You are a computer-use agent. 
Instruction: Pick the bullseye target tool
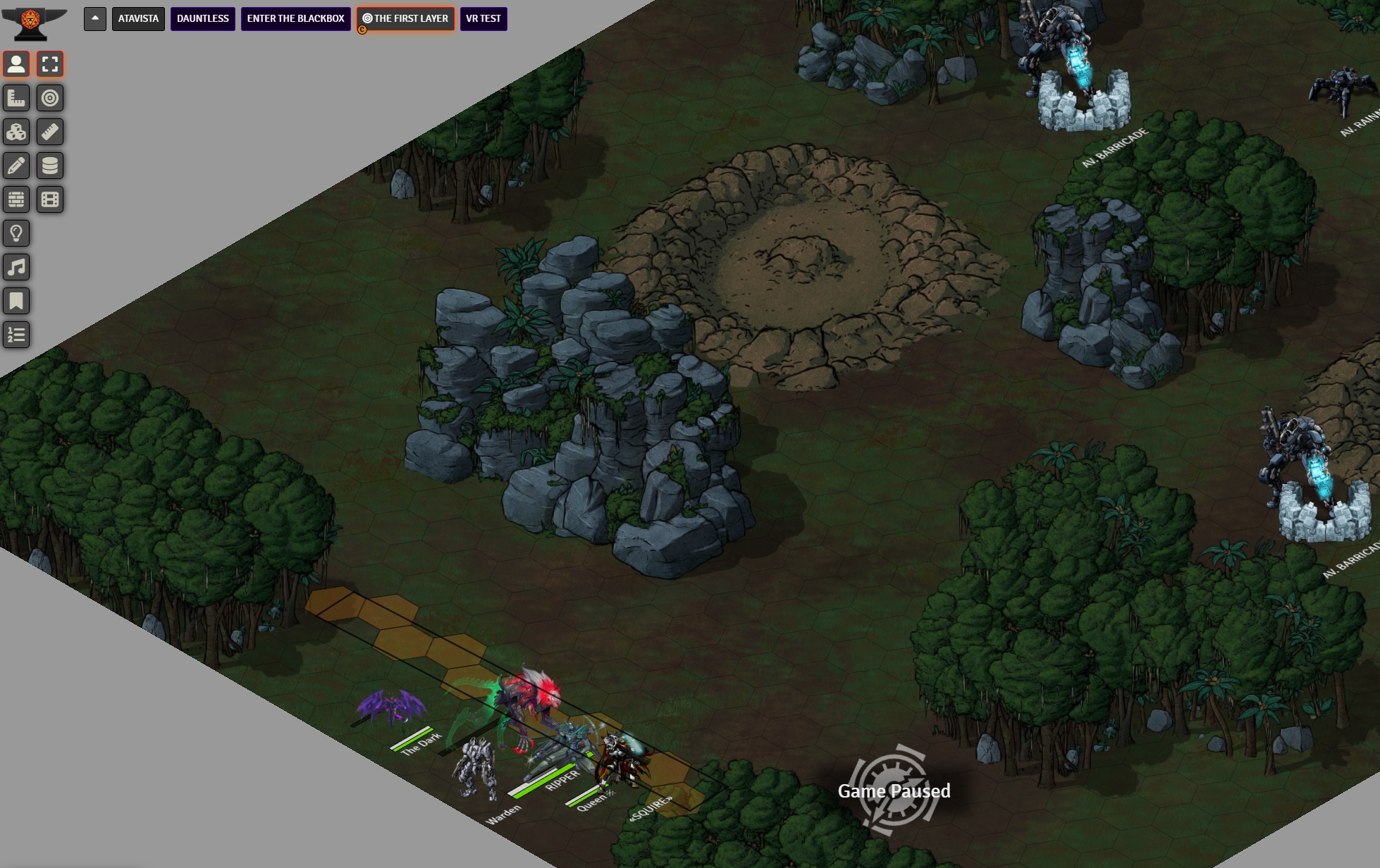click(x=50, y=98)
